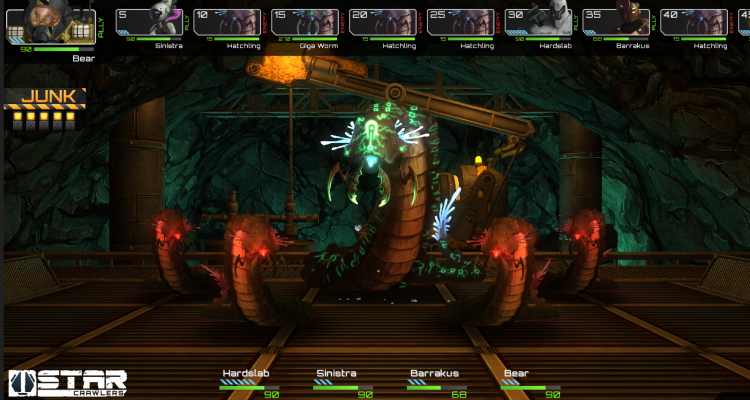Click Bear's party status panel

click(x=530, y=381)
